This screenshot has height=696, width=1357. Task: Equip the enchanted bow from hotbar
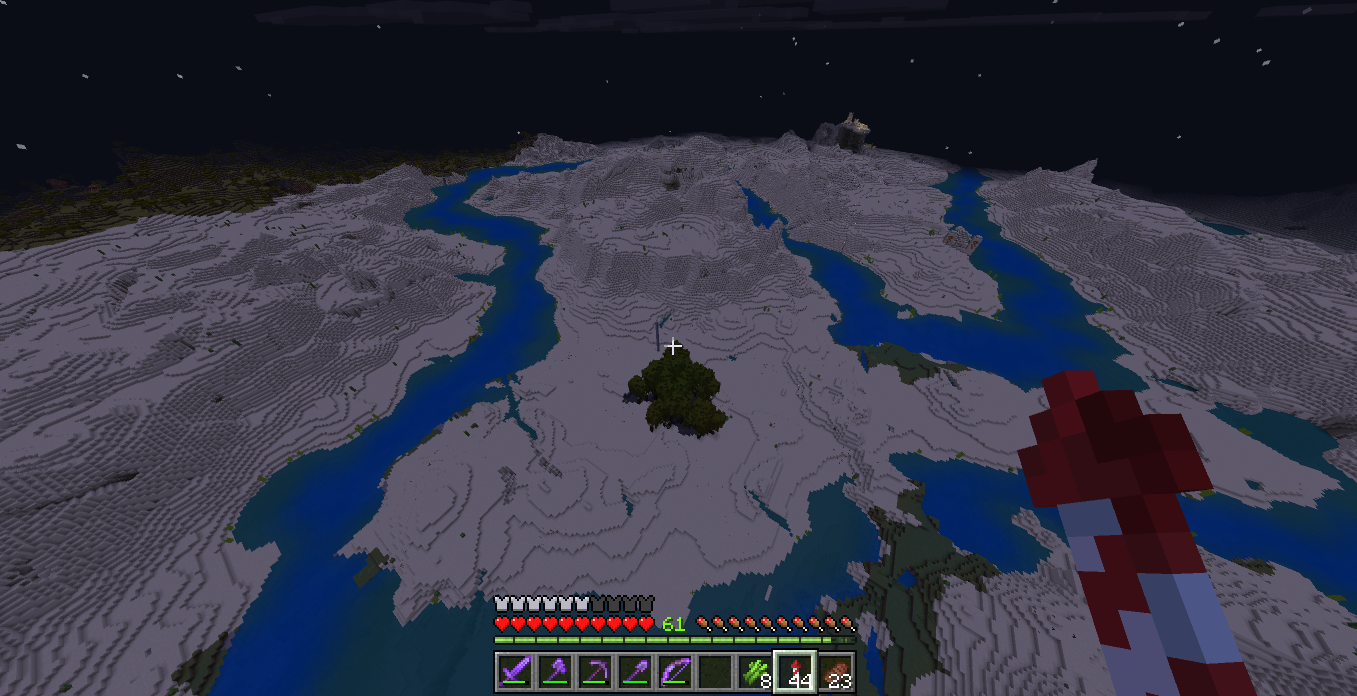tap(675, 671)
